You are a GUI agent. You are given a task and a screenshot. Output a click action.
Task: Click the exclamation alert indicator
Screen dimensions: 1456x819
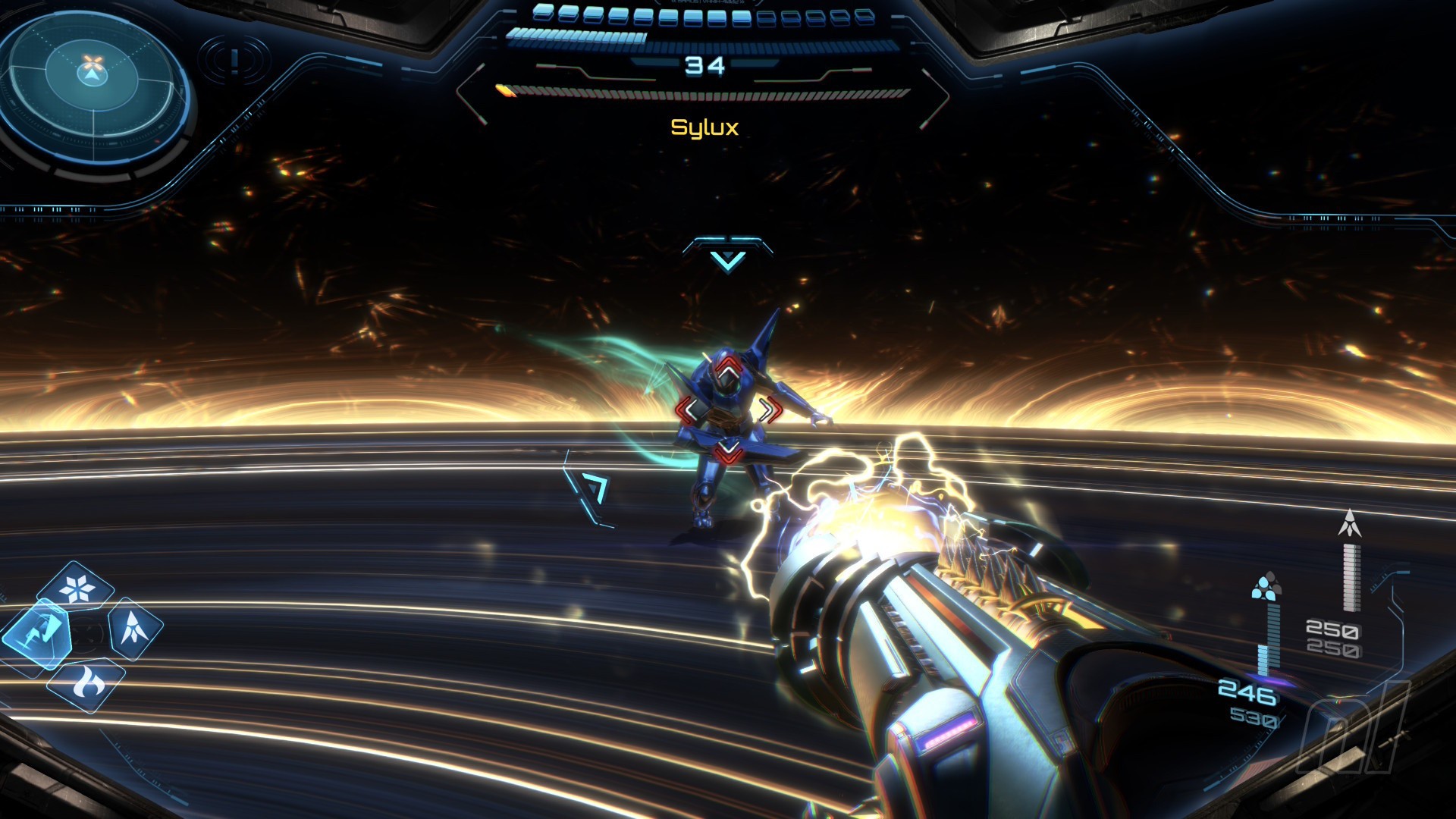[234, 61]
